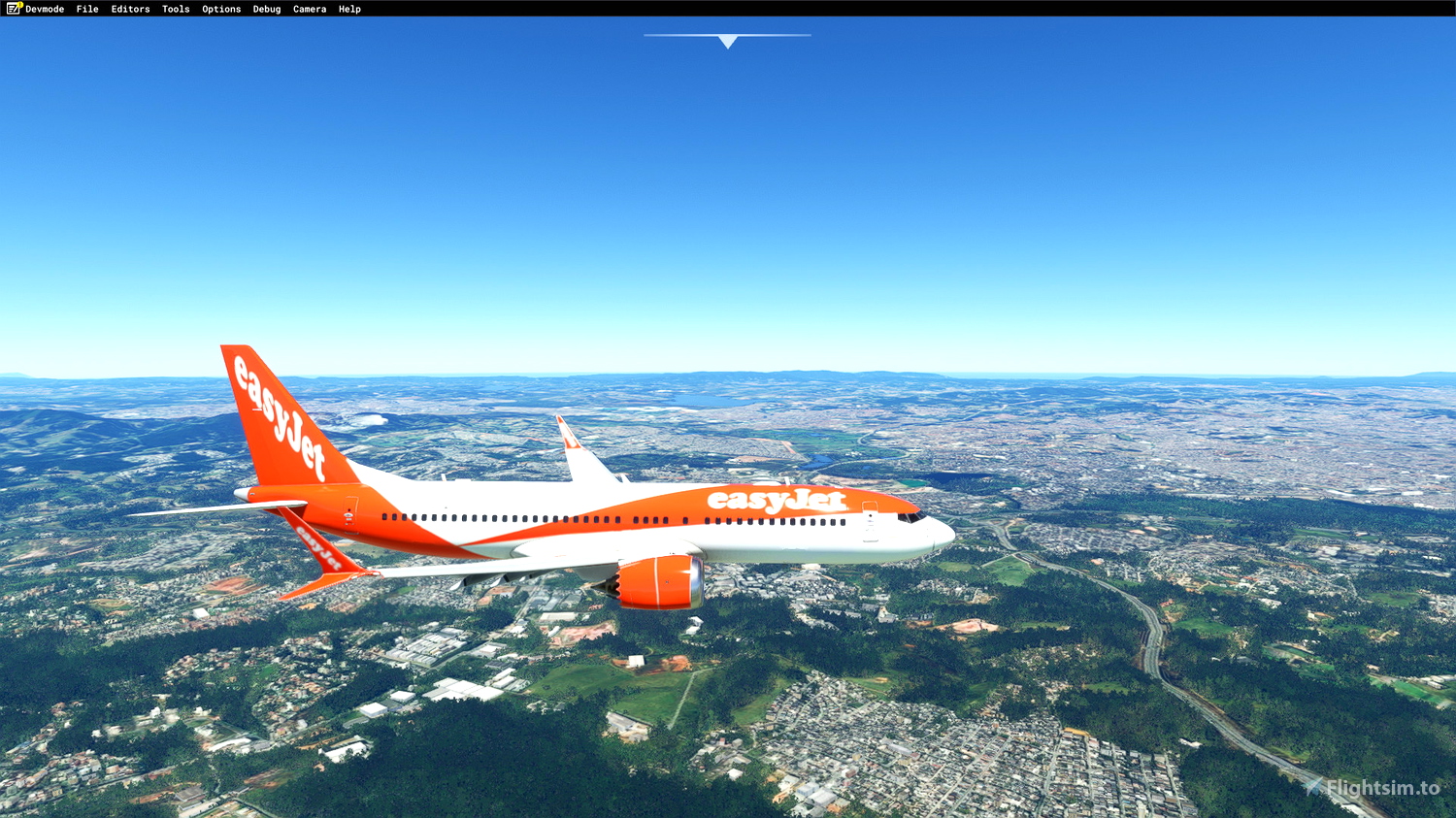Open the Tools menu
The width and height of the screenshot is (1456, 818).
pyautogui.click(x=175, y=9)
